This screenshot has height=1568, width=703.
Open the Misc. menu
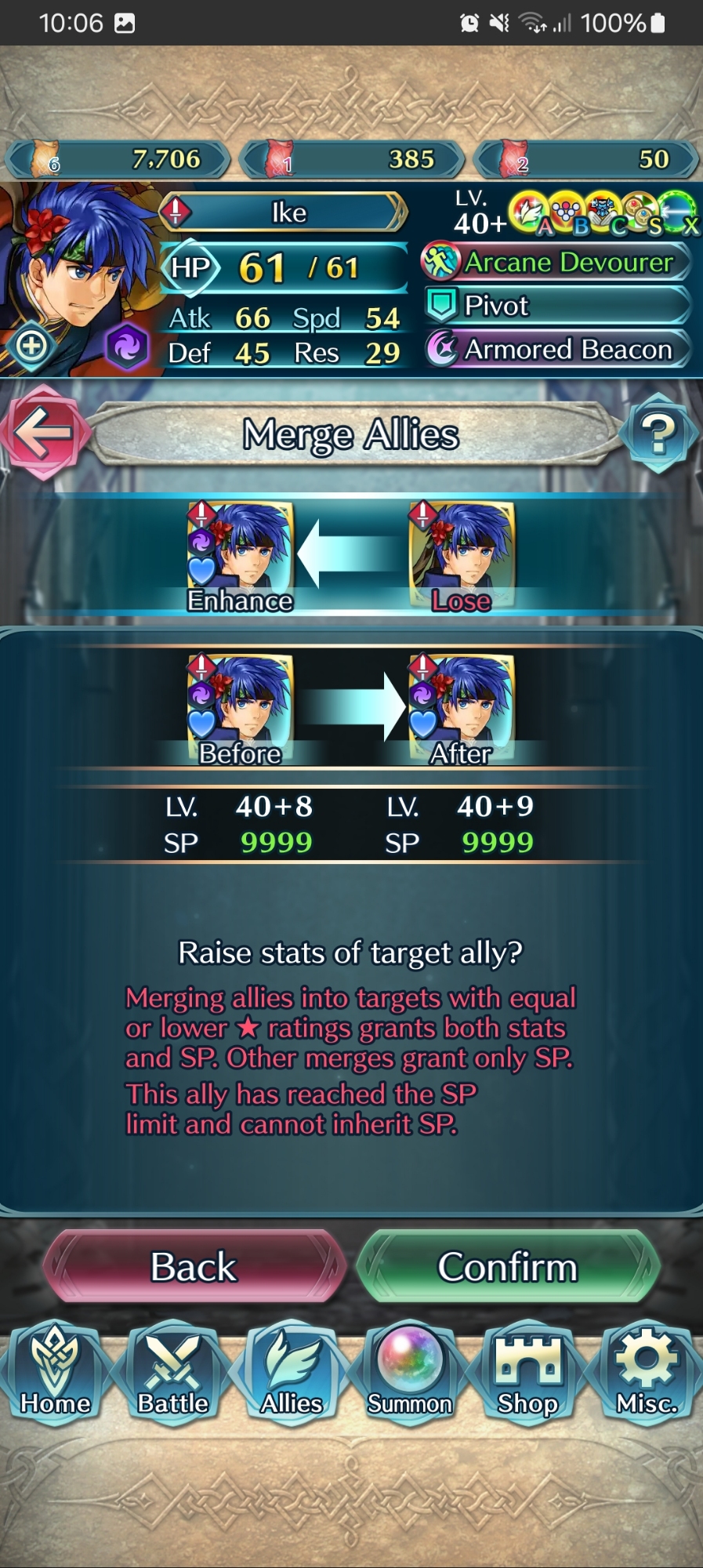(647, 1374)
